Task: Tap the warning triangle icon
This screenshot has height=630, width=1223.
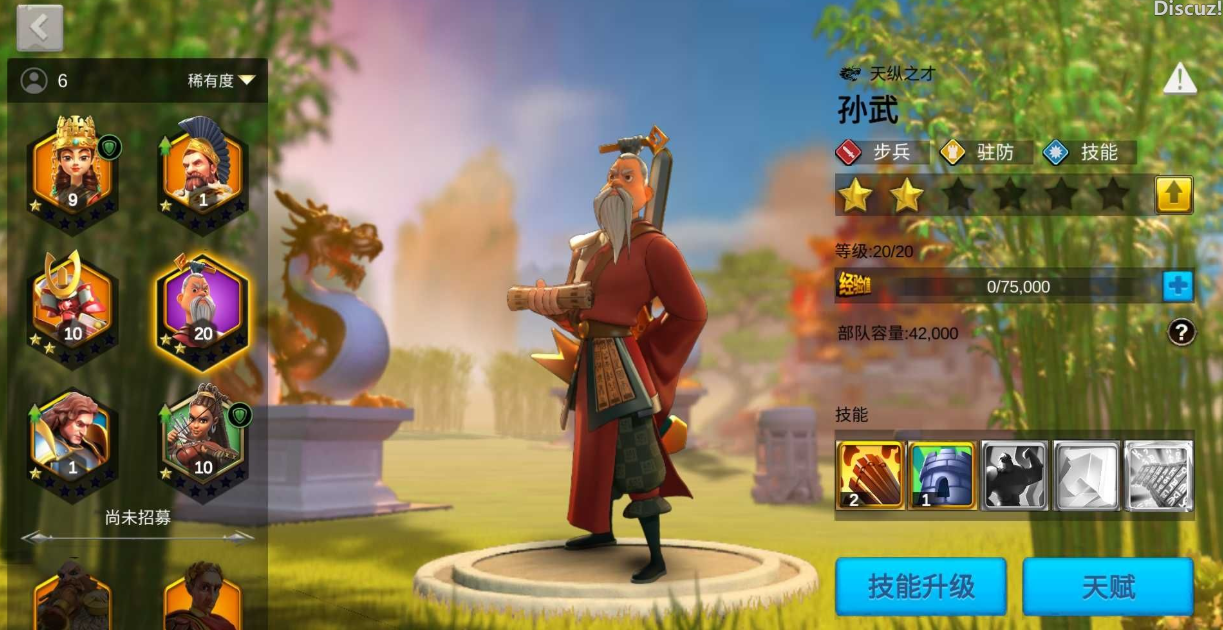Action: [x=1180, y=79]
